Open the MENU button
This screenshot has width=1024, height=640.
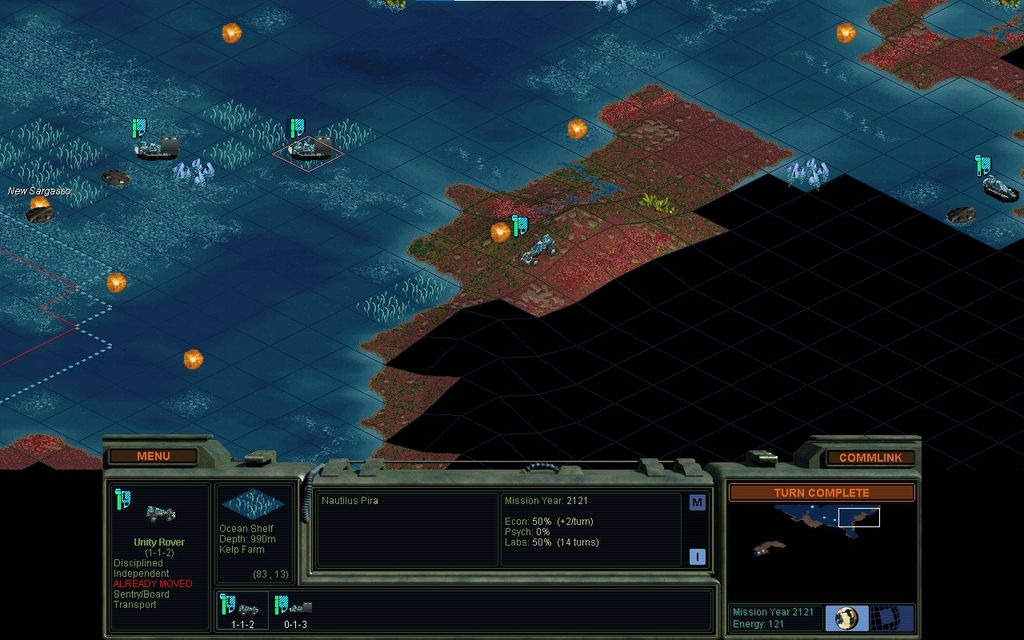[153, 456]
